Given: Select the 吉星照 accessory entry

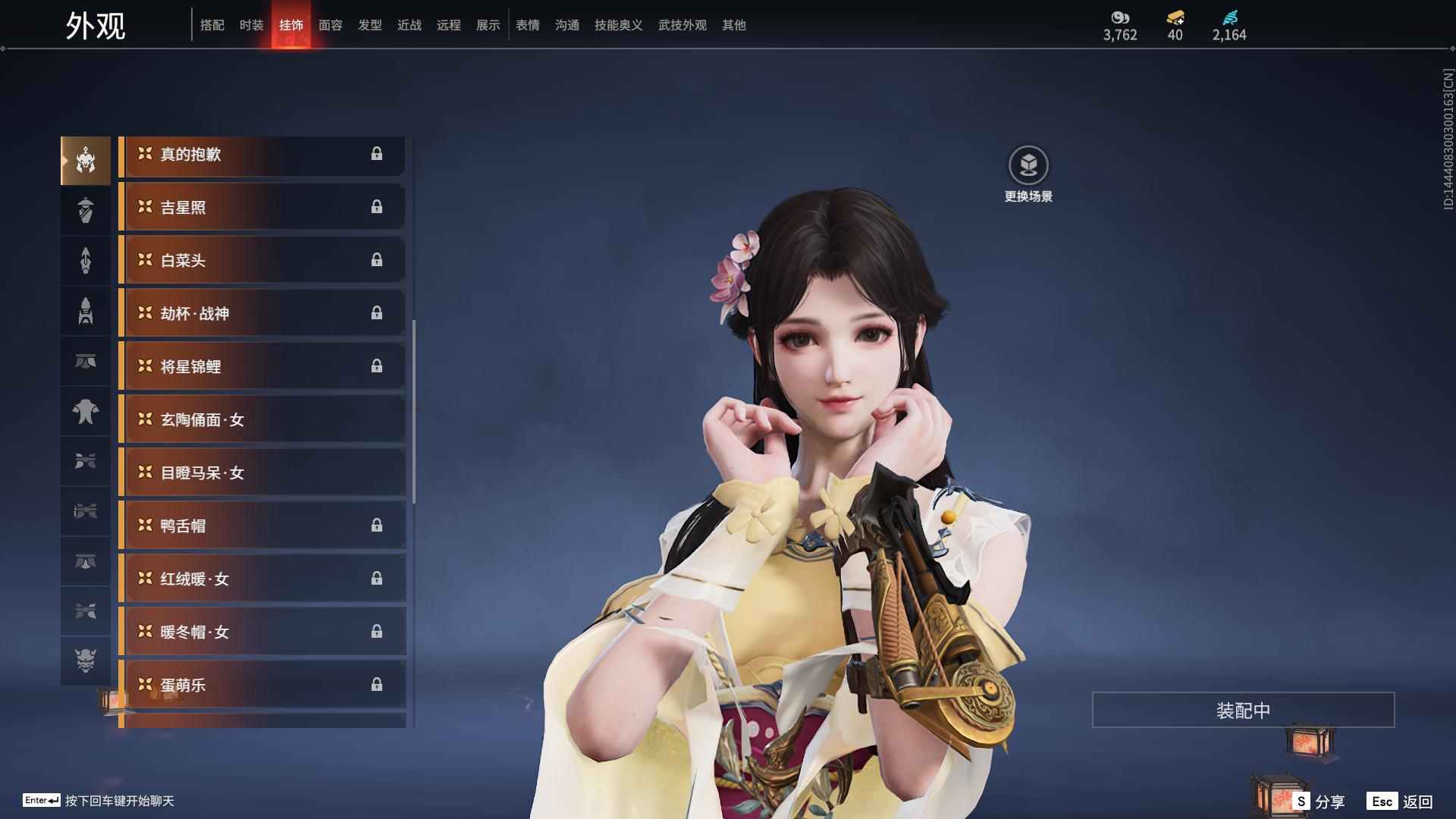Looking at the screenshot, I should [262, 207].
